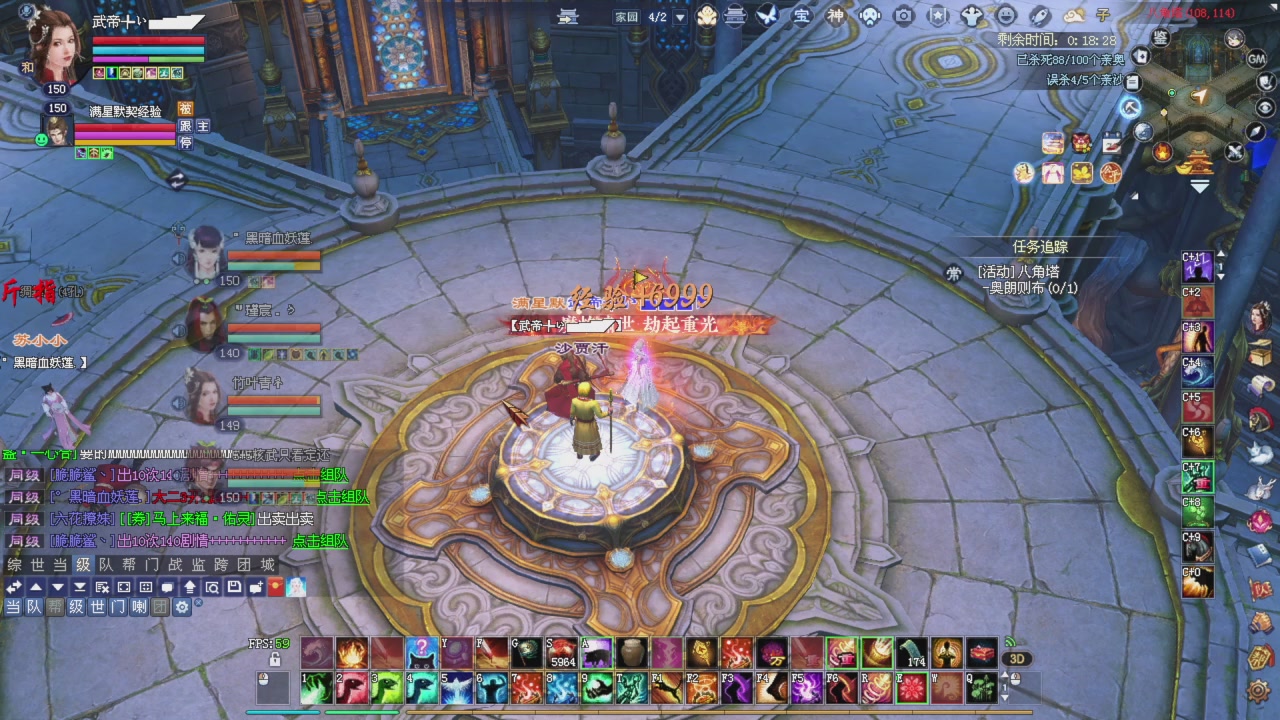Image resolution: width=1280 pixels, height=720 pixels.
Task: Open chat settings gear icon
Action: tap(182, 607)
